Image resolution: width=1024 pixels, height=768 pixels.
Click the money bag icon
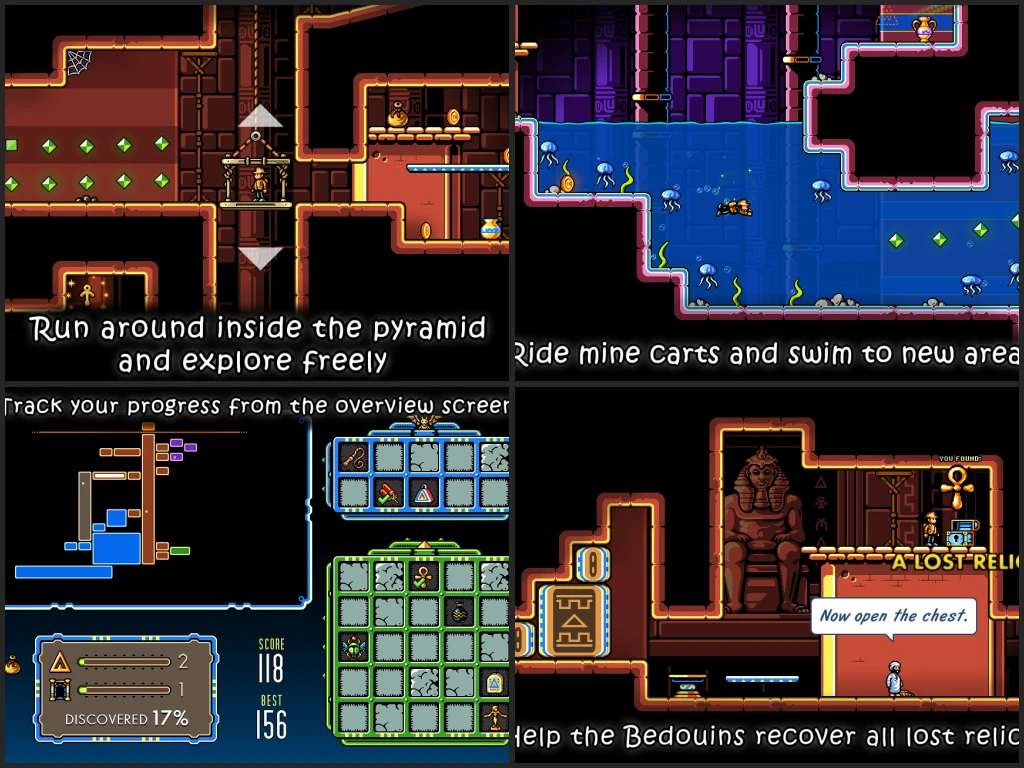13,662
